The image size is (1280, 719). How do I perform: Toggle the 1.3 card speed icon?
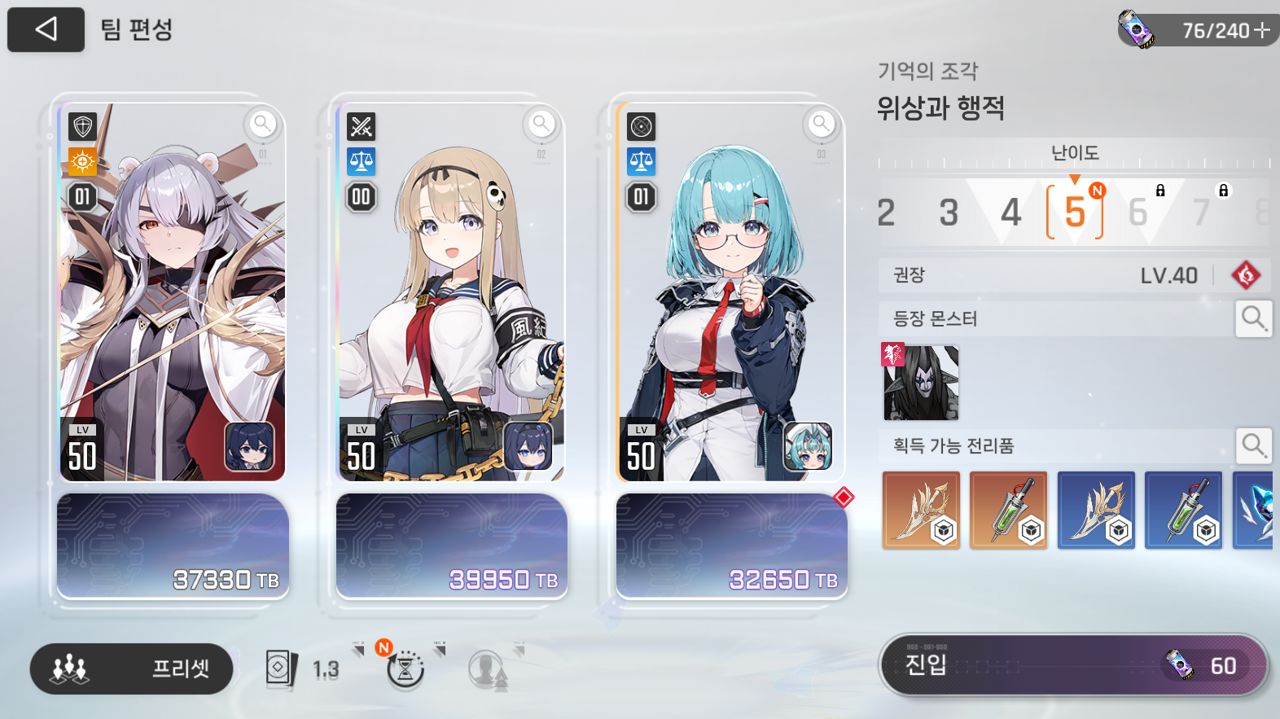[302, 669]
